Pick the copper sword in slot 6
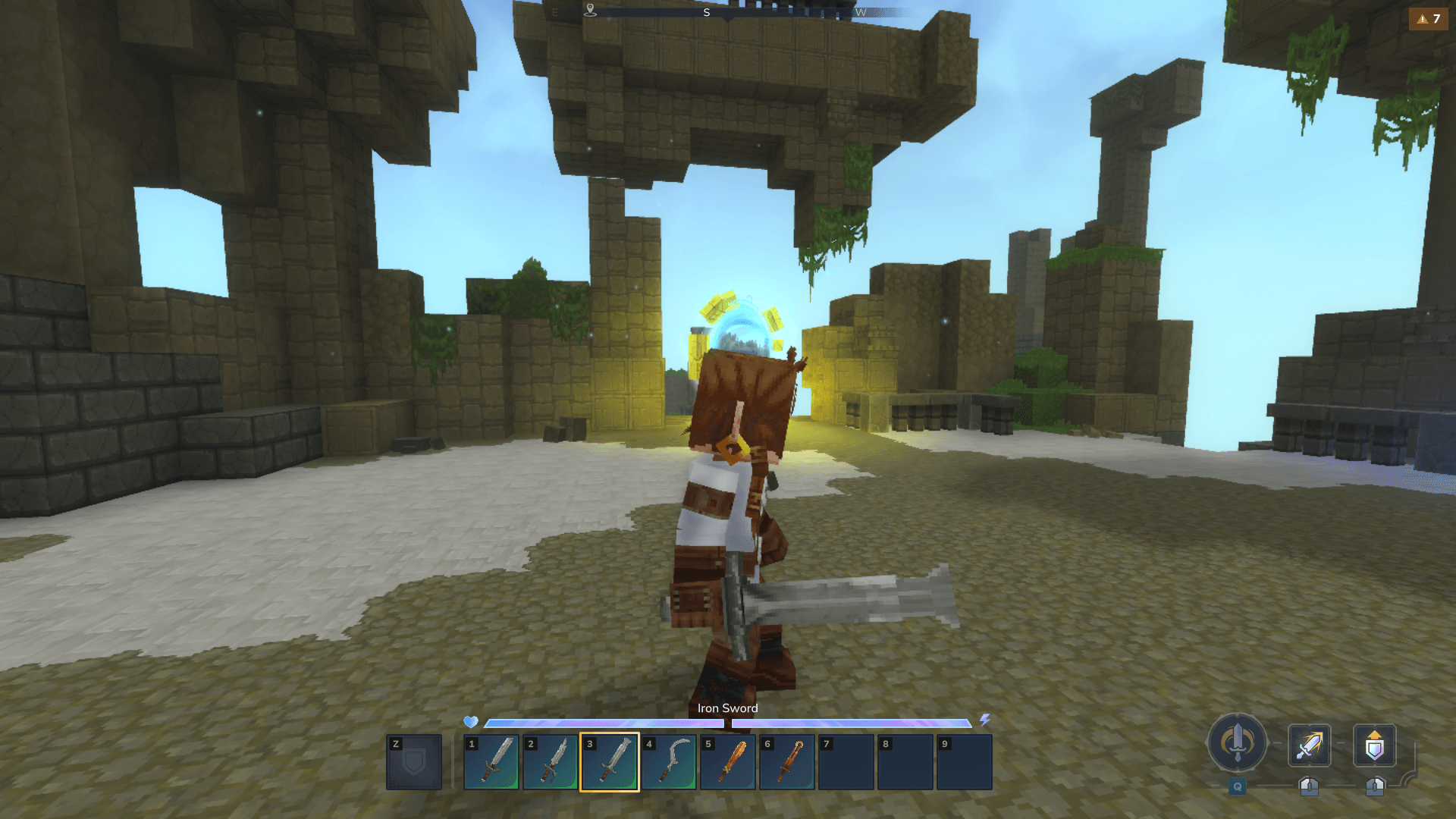1456x819 pixels. (787, 762)
